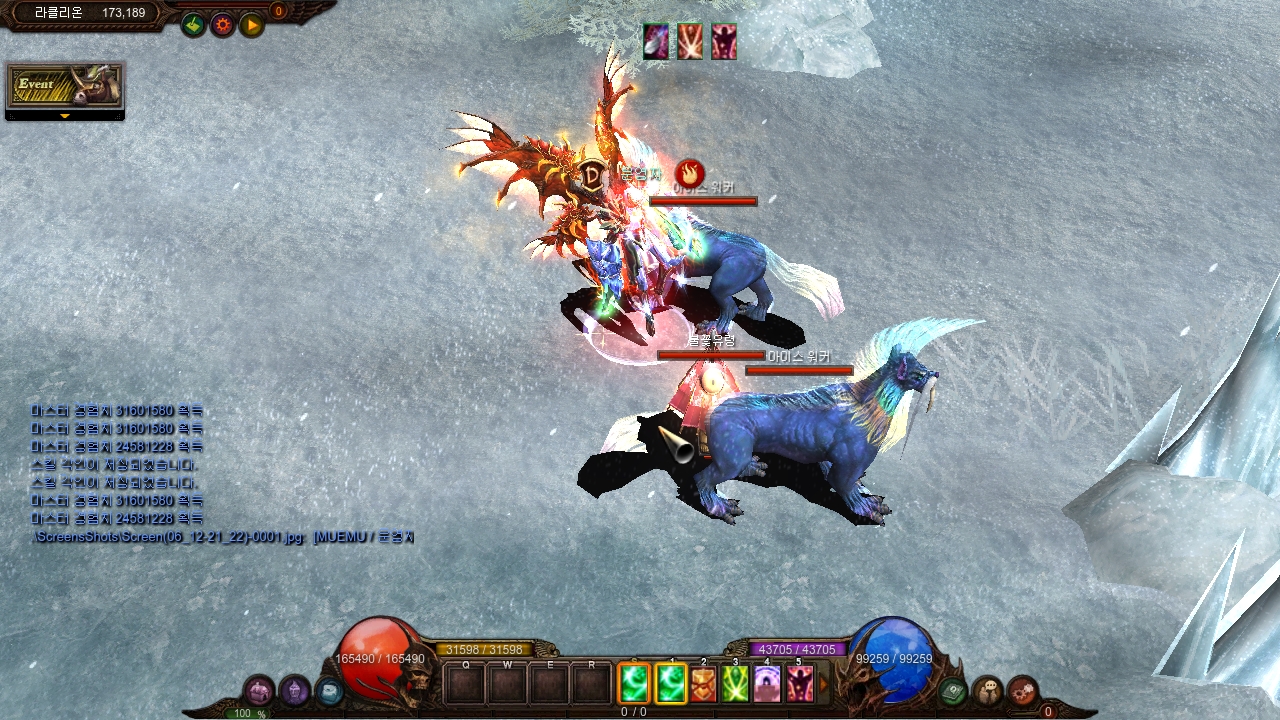This screenshot has width=1280, height=720.
Task: Activate the green swirl skill in slot 1
Action: [x=670, y=684]
